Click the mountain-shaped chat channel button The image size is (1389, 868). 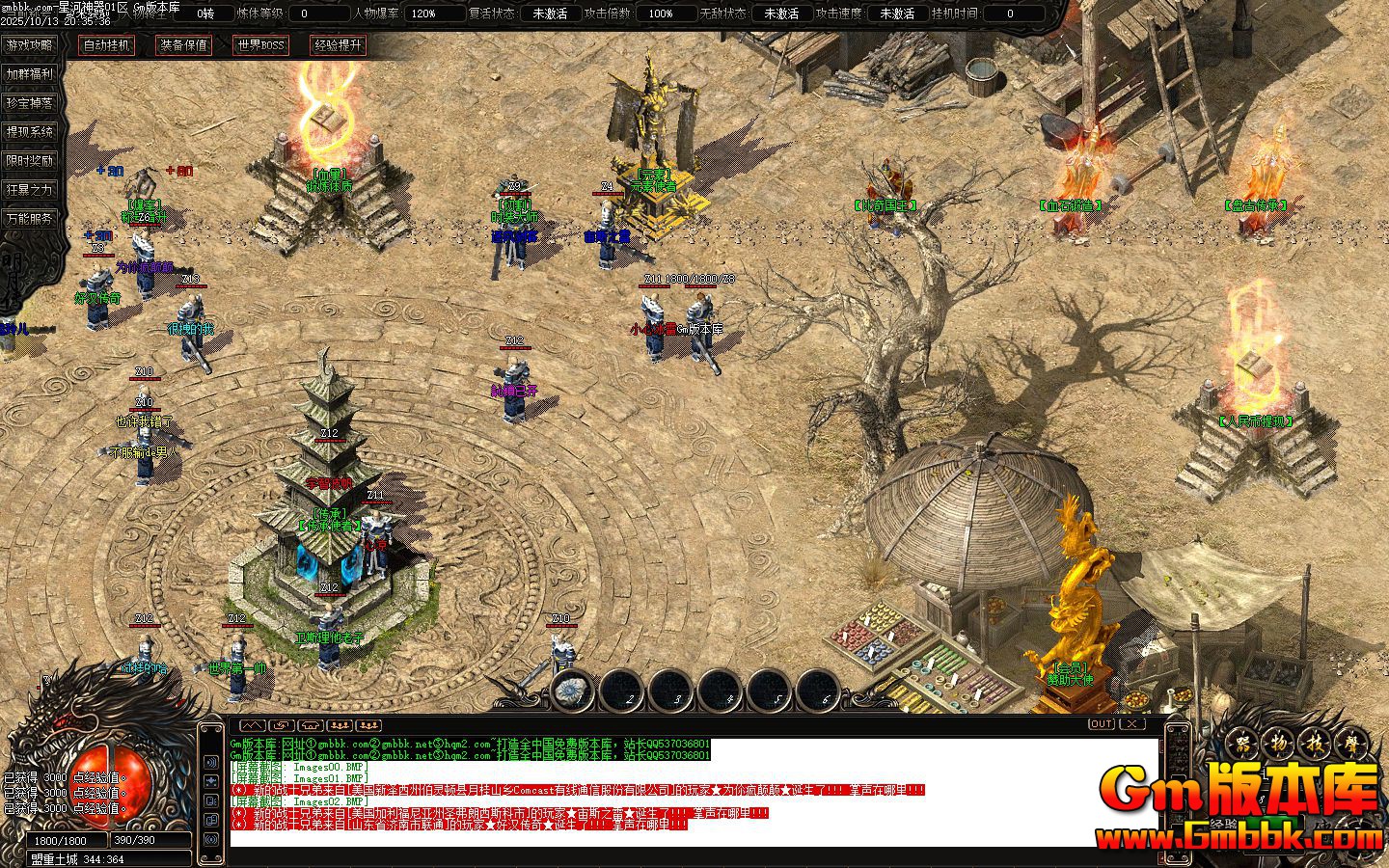pyautogui.click(x=252, y=724)
